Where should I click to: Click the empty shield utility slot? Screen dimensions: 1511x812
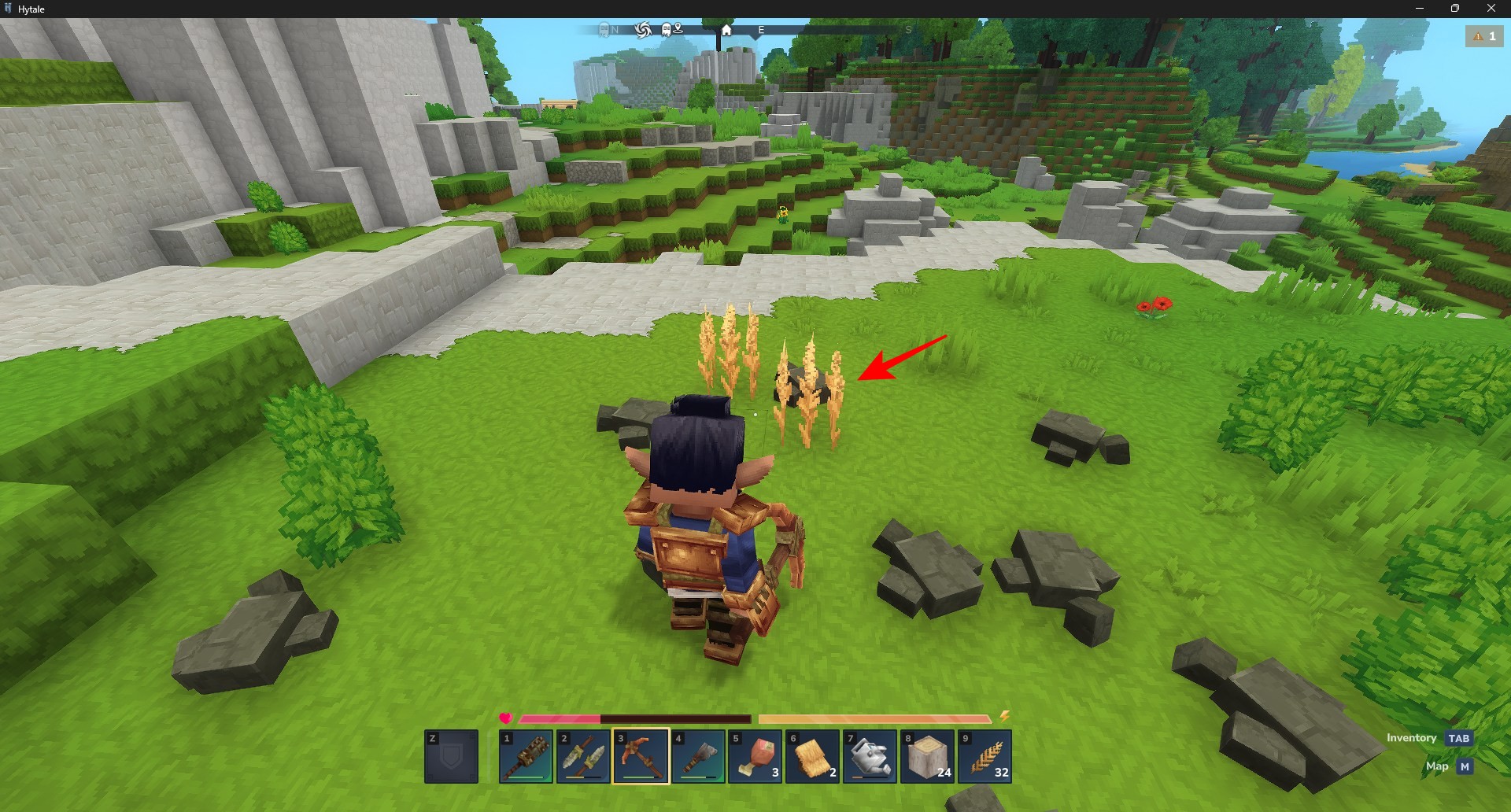coord(452,756)
